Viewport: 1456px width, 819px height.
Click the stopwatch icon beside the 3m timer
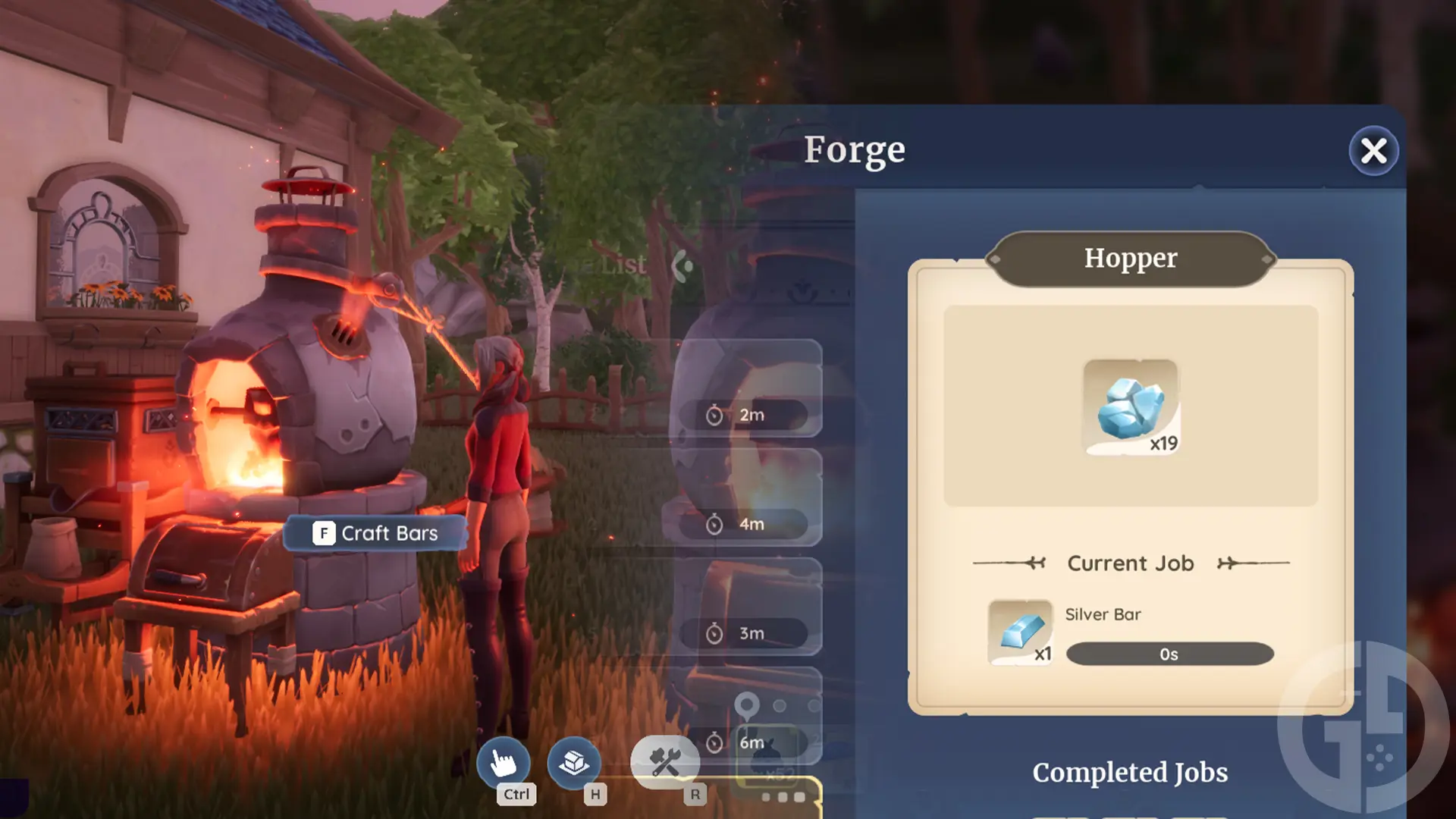tap(714, 632)
